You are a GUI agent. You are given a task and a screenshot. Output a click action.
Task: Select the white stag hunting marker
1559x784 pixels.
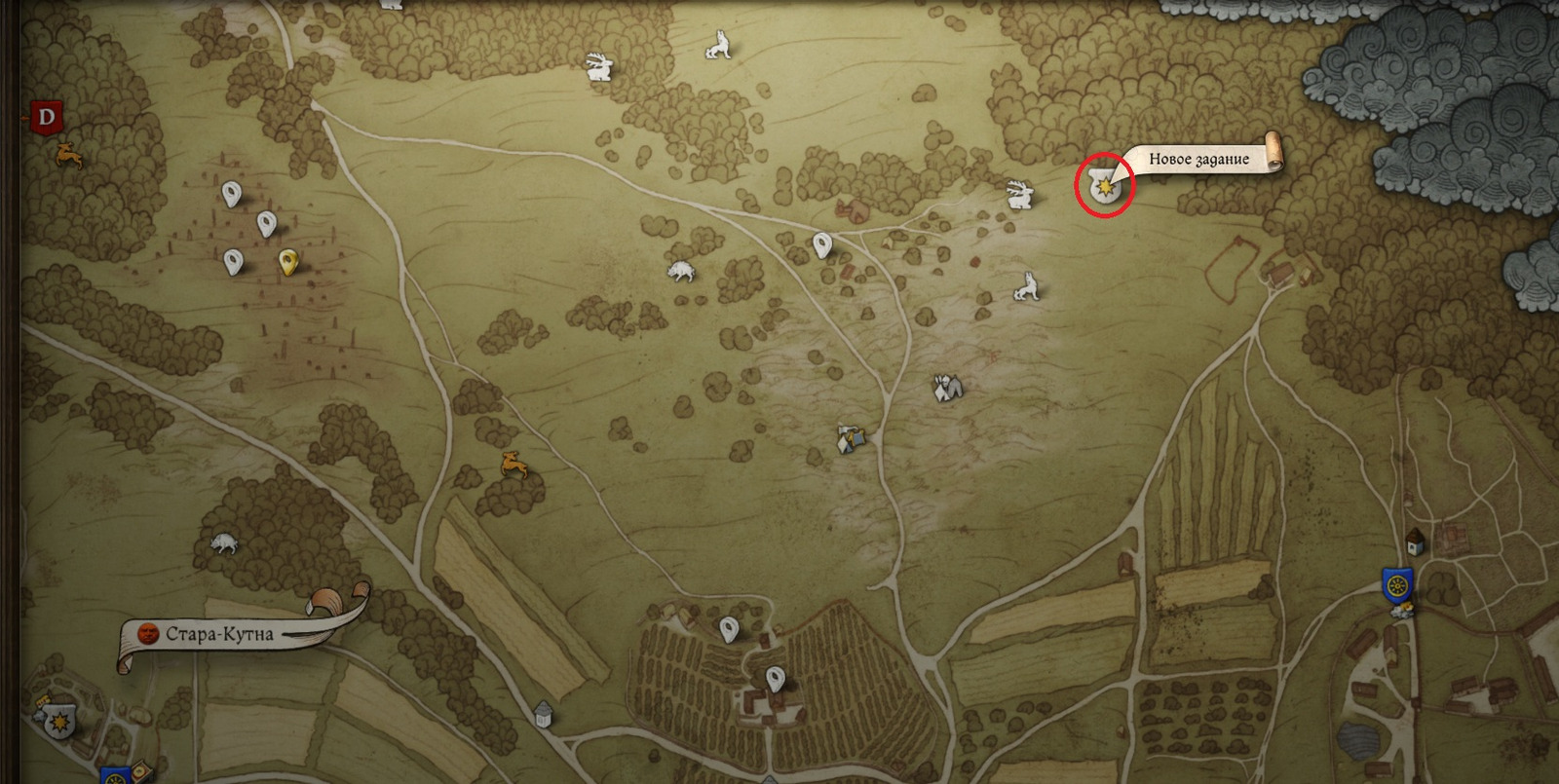pos(1018,194)
